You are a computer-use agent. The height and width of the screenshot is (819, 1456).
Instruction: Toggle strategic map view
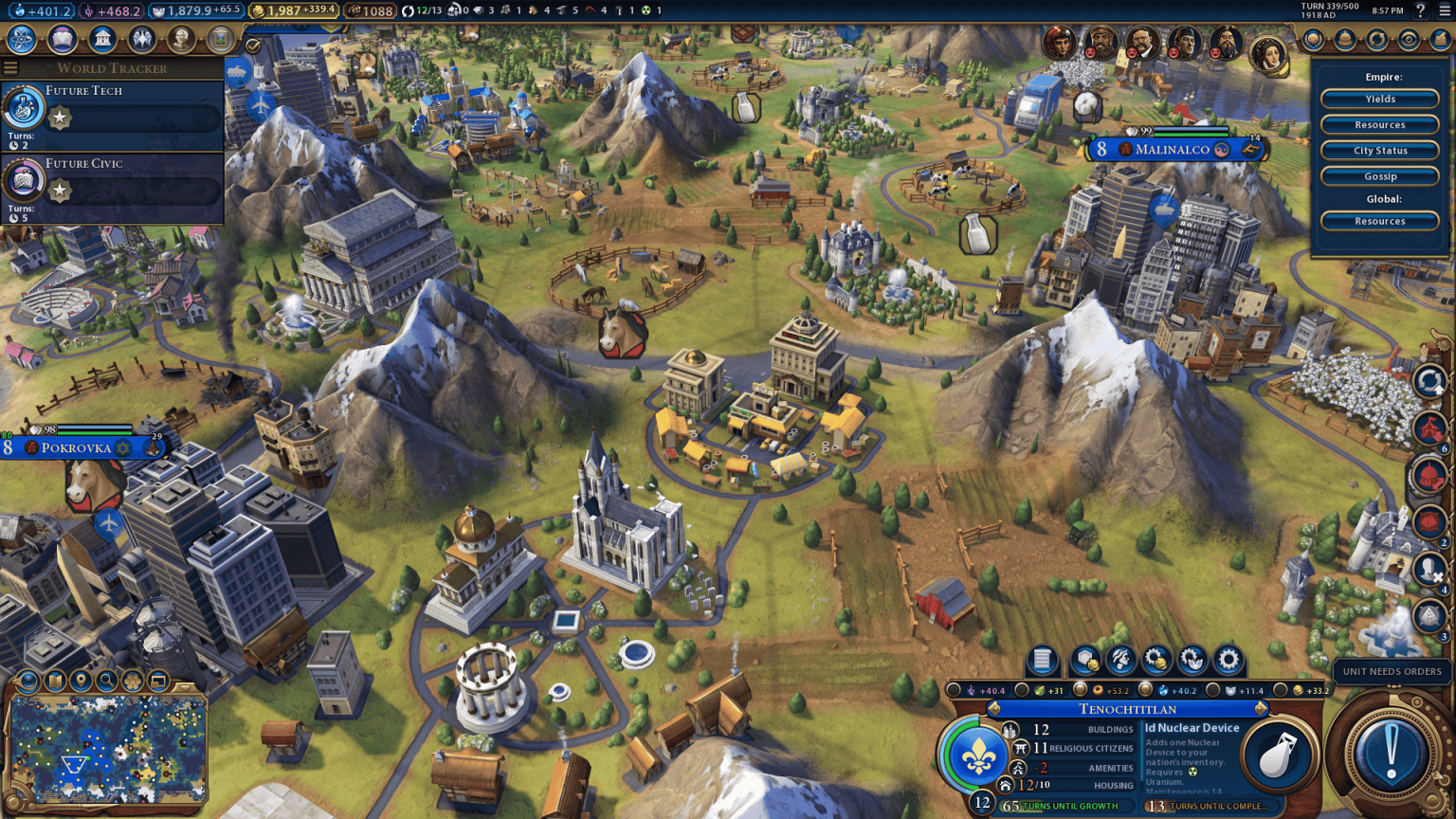(54, 681)
